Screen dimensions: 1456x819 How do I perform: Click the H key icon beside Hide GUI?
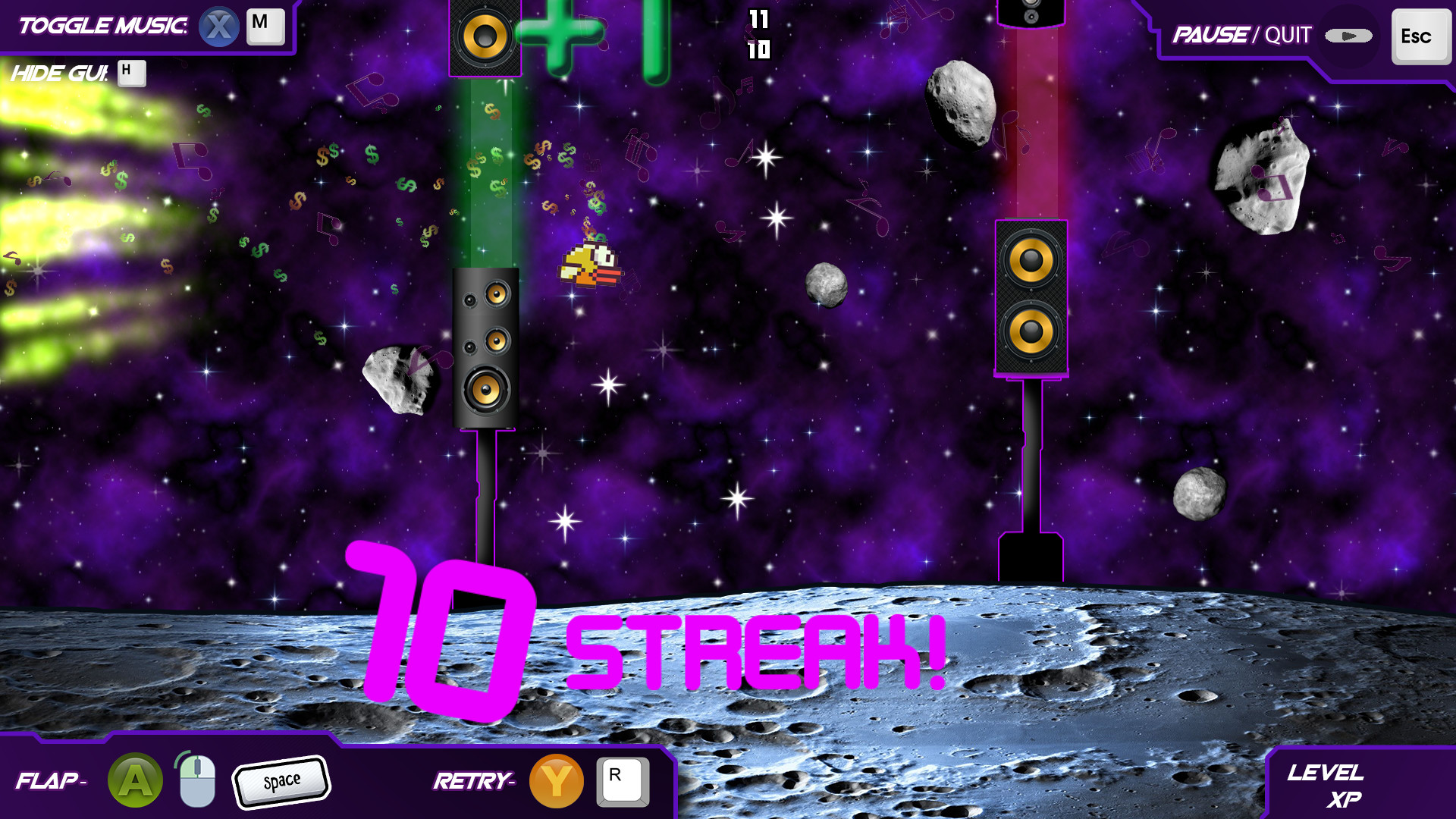[x=133, y=73]
